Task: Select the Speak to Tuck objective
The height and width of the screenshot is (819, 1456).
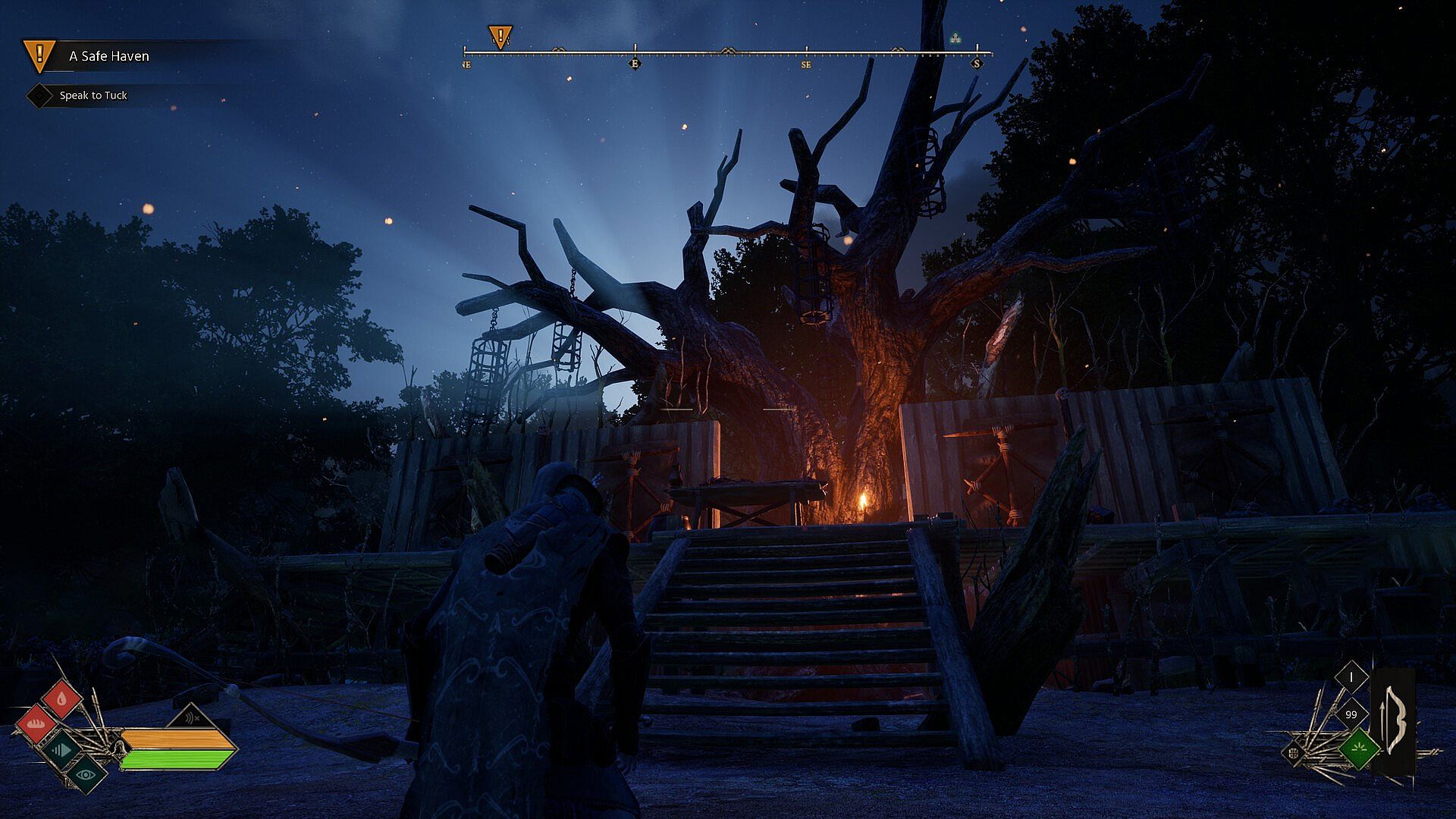Action: click(x=93, y=96)
